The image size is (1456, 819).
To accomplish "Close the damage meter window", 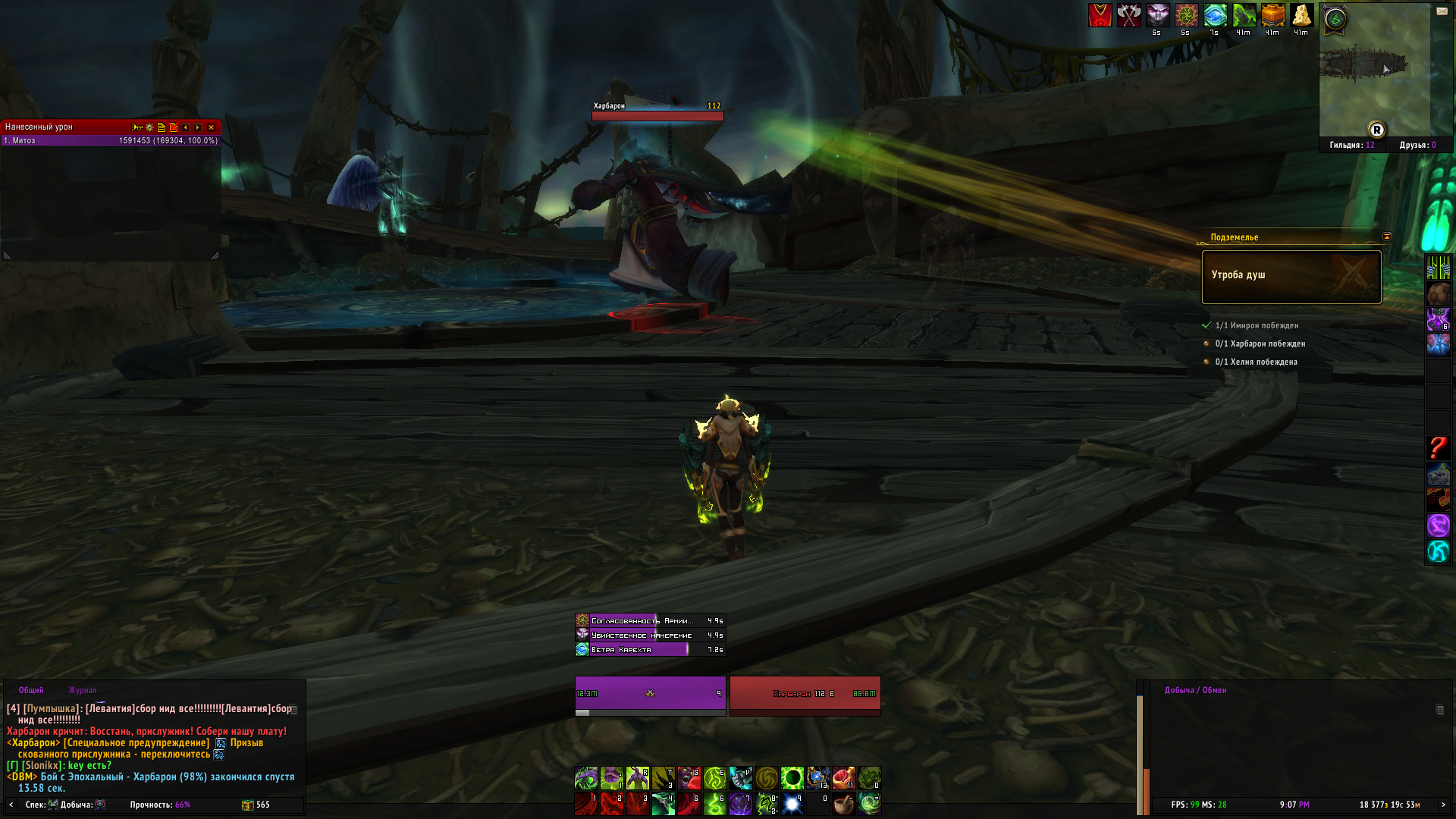I will click(x=211, y=127).
